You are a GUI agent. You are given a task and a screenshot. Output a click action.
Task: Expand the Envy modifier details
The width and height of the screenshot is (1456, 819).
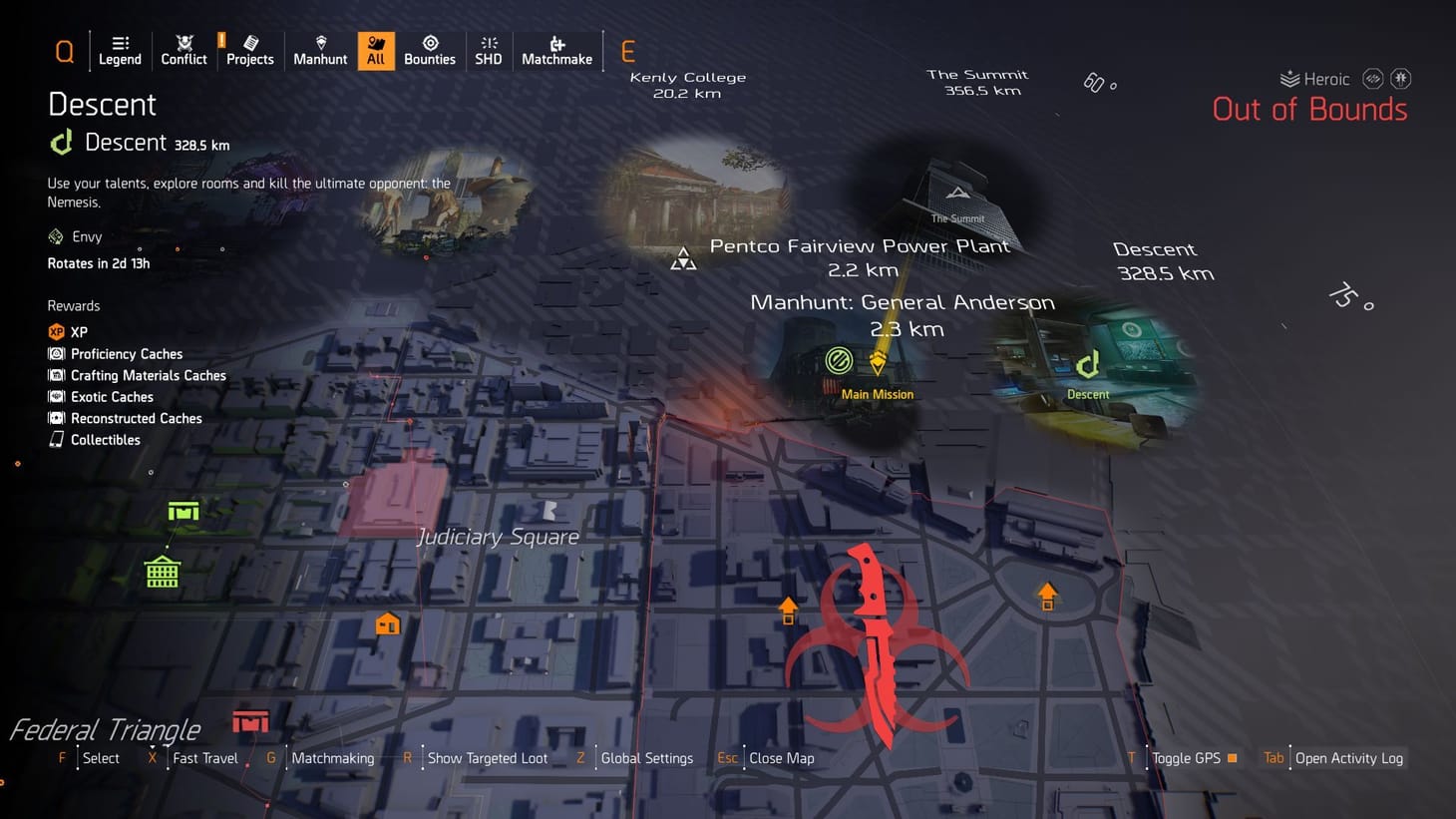pos(88,236)
